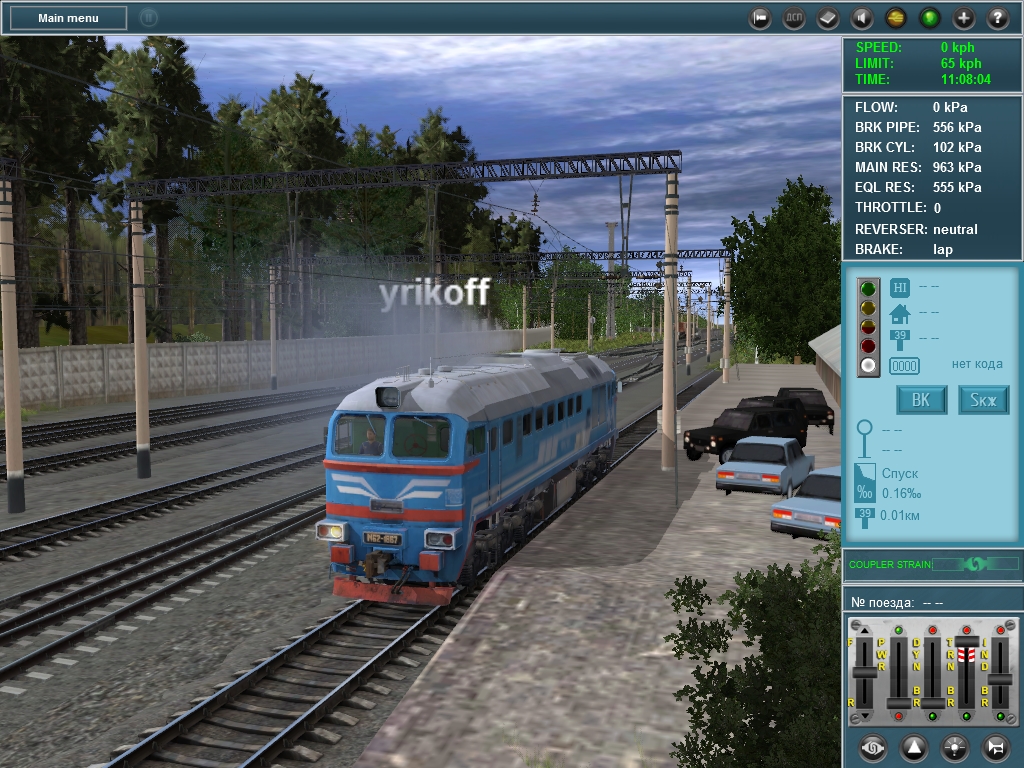Click the coupler button below the levers
The image size is (1024, 768).
point(873,747)
